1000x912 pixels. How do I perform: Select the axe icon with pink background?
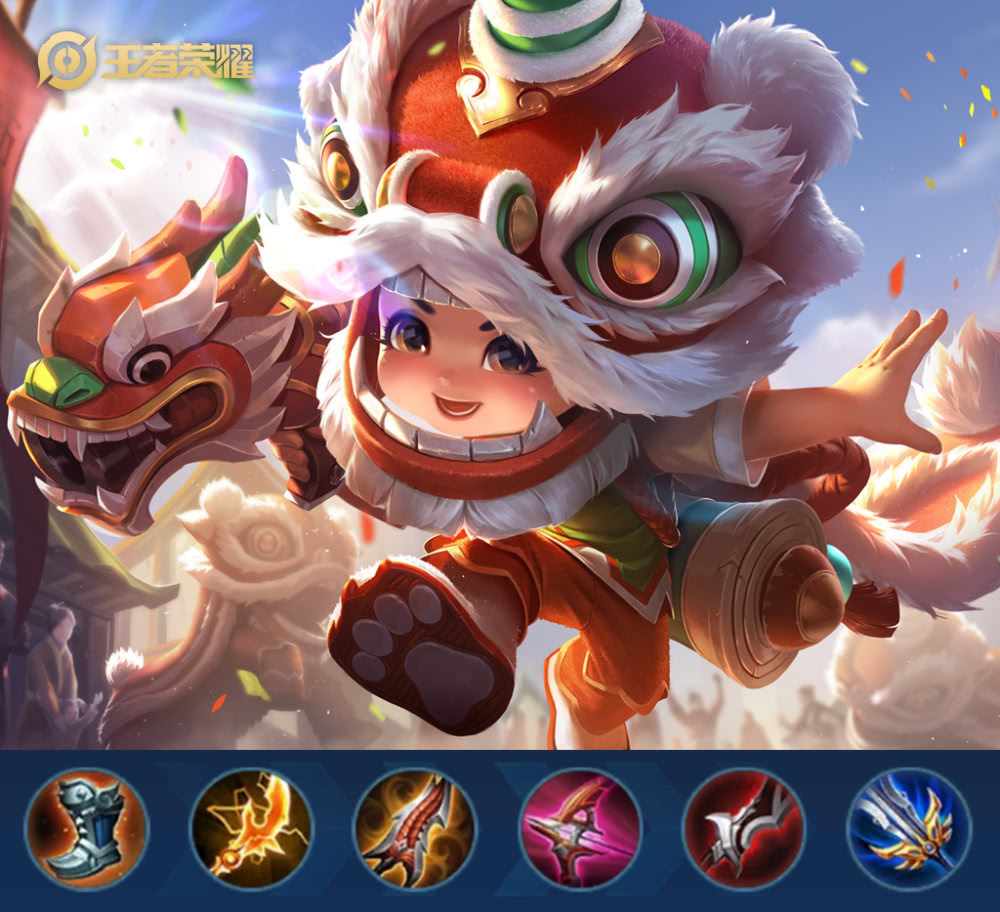point(579,829)
